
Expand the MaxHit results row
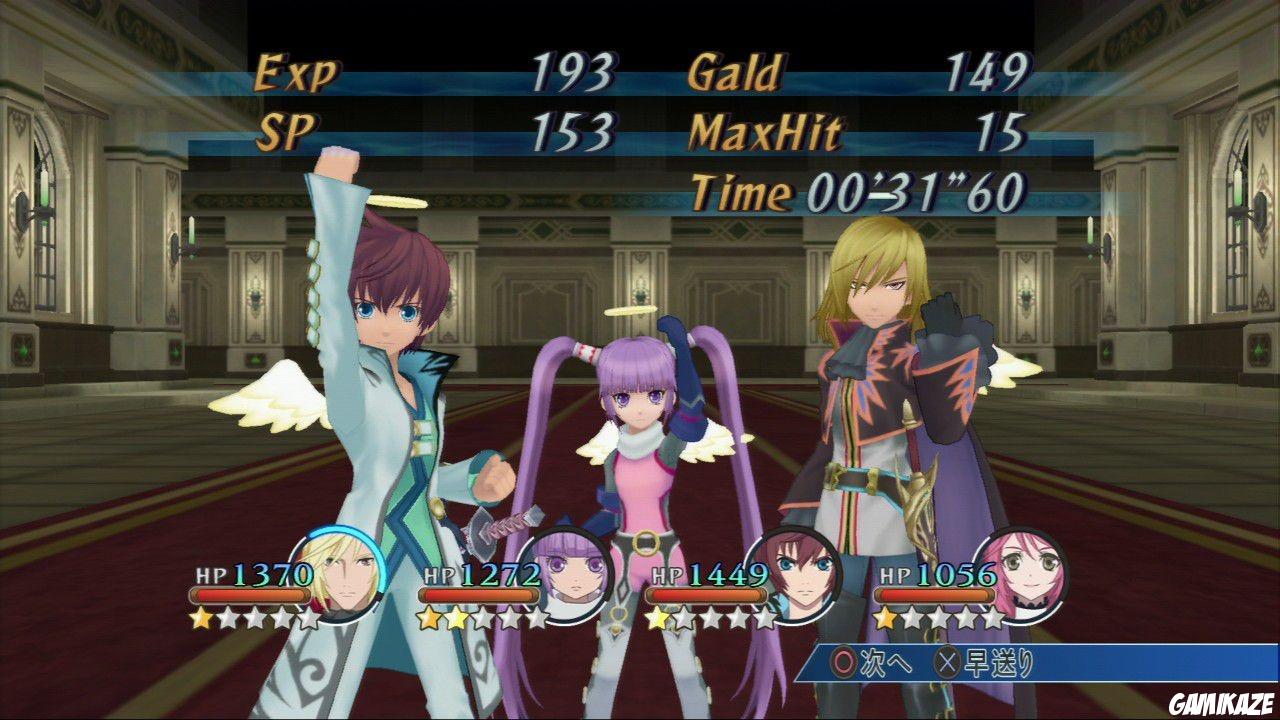(x=760, y=131)
